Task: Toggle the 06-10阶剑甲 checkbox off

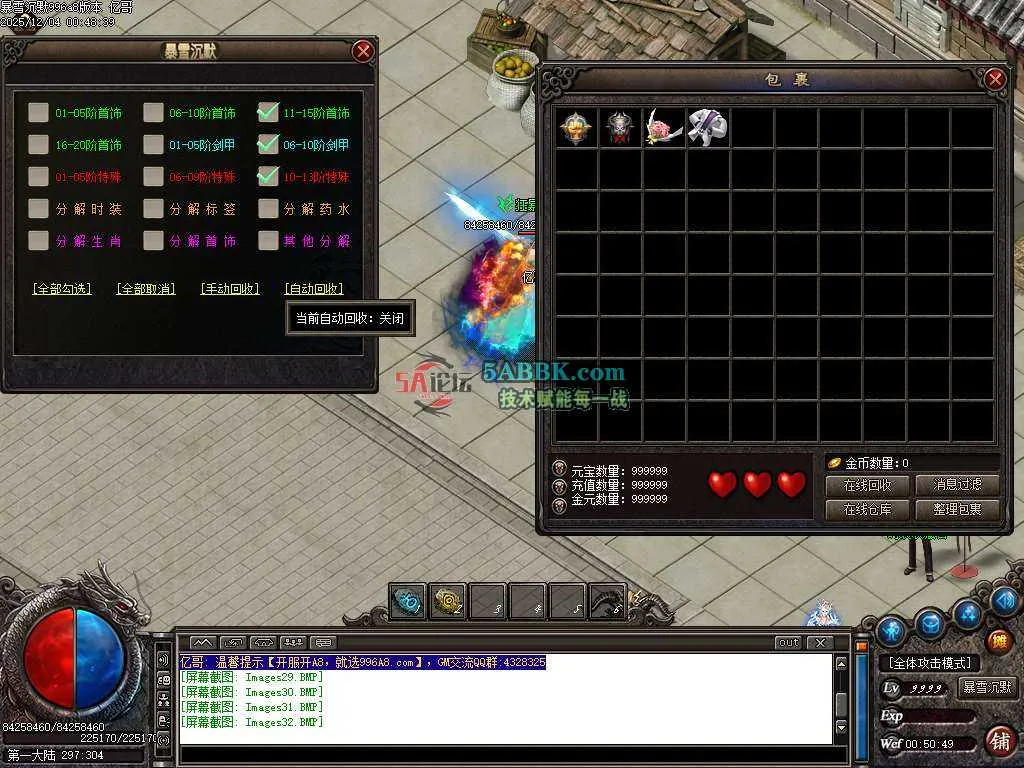Action: [267, 145]
